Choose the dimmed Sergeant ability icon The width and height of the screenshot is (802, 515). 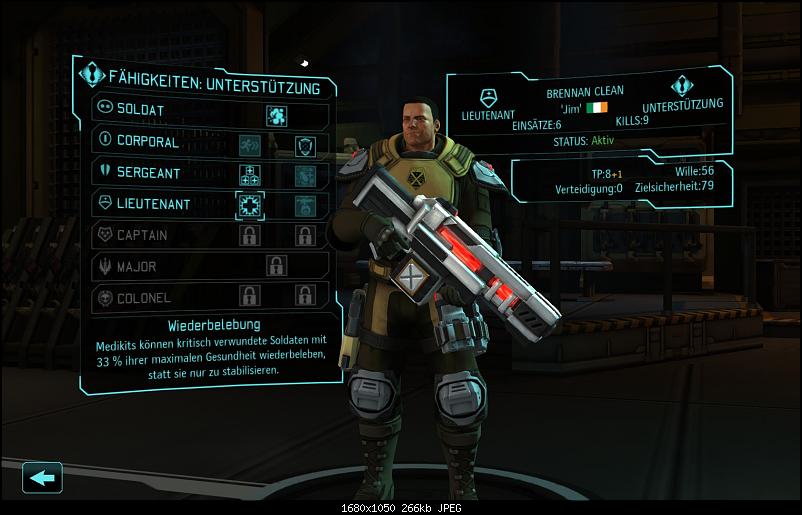[x=305, y=176]
